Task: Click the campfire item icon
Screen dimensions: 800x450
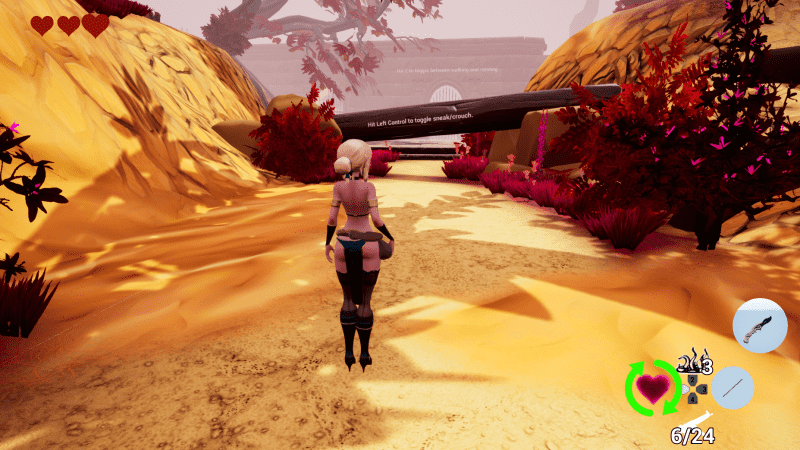Action: (x=690, y=359)
